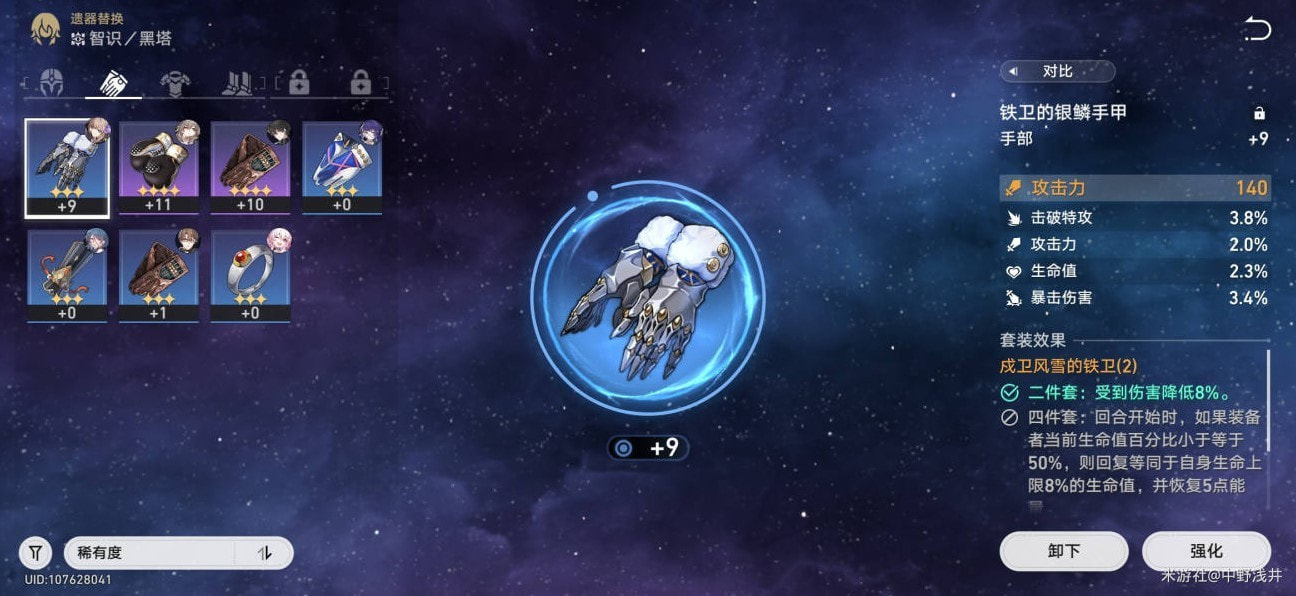Choose the +11 black boxing gloves relic
The height and width of the screenshot is (596, 1296).
pos(159,167)
